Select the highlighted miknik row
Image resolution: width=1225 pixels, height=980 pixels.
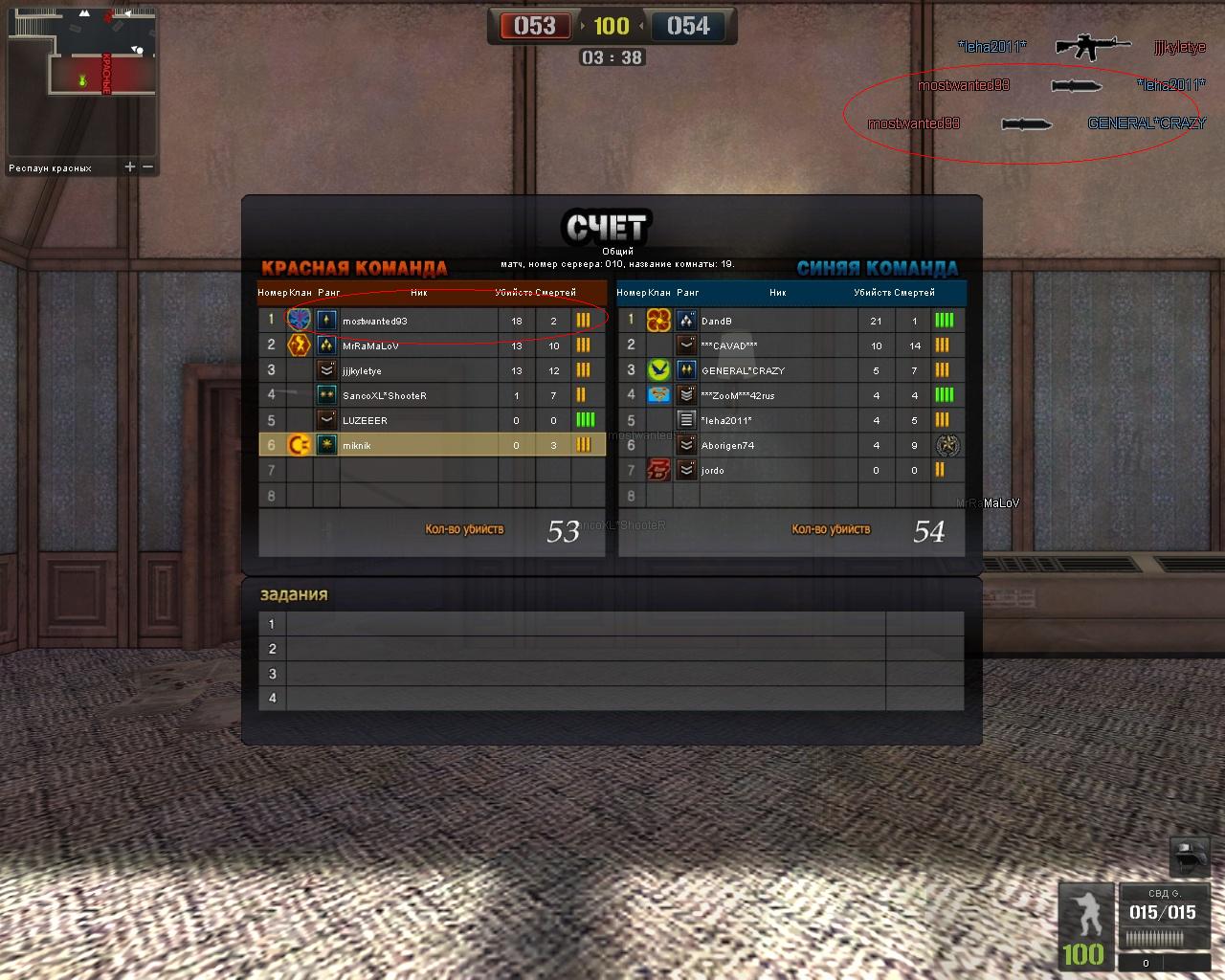coord(431,445)
